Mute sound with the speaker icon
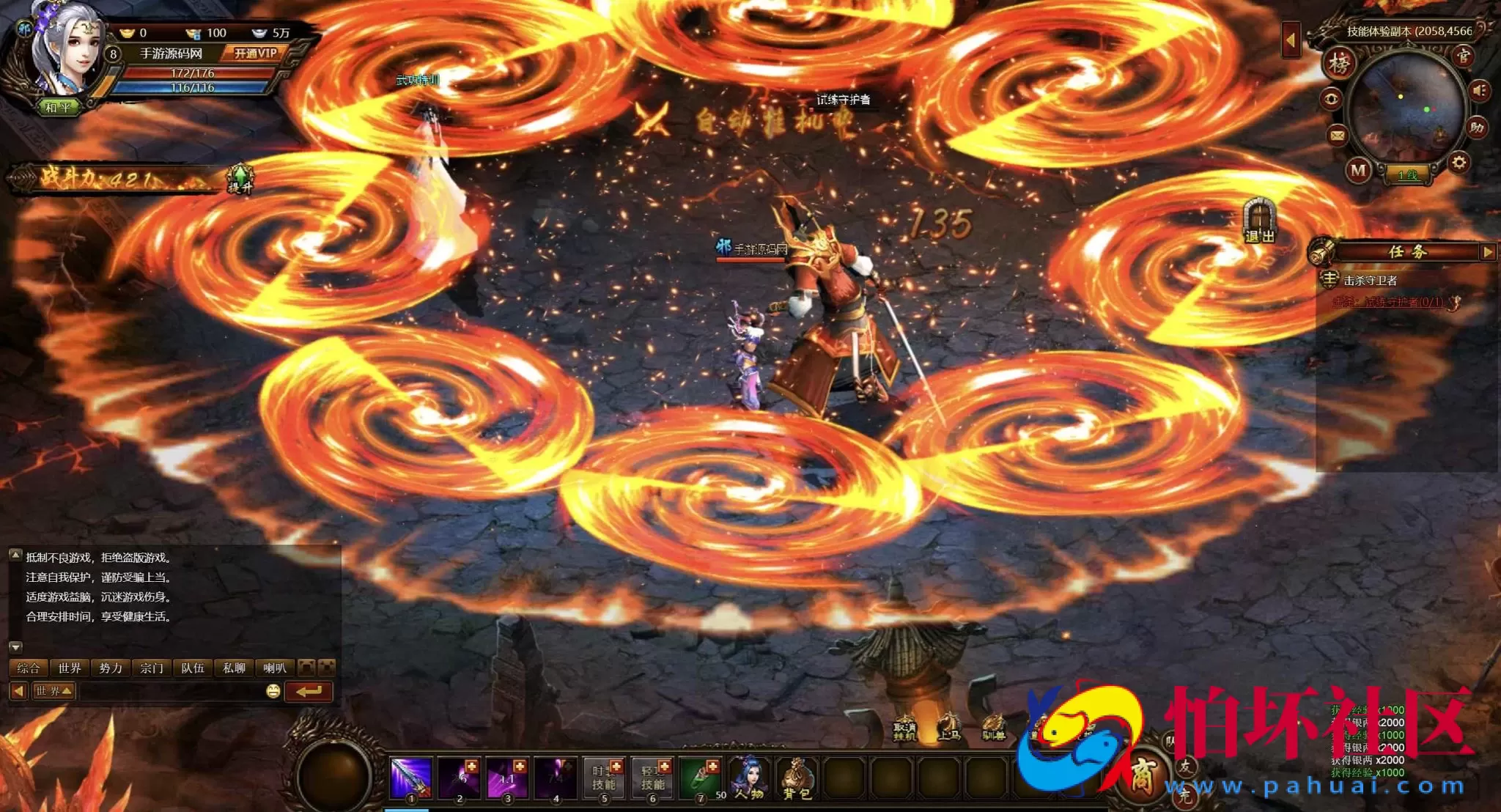Screen dimensions: 1501x812 [1479, 89]
